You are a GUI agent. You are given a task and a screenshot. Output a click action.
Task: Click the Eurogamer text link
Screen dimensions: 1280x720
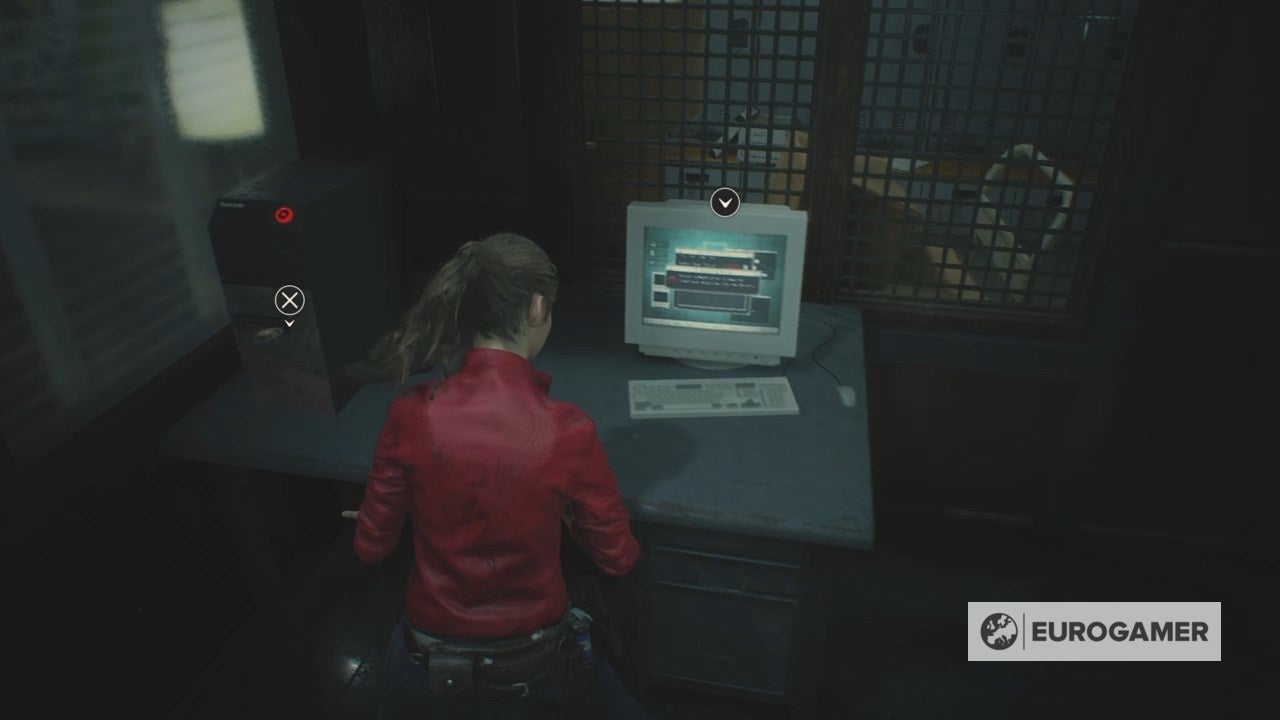1120,631
